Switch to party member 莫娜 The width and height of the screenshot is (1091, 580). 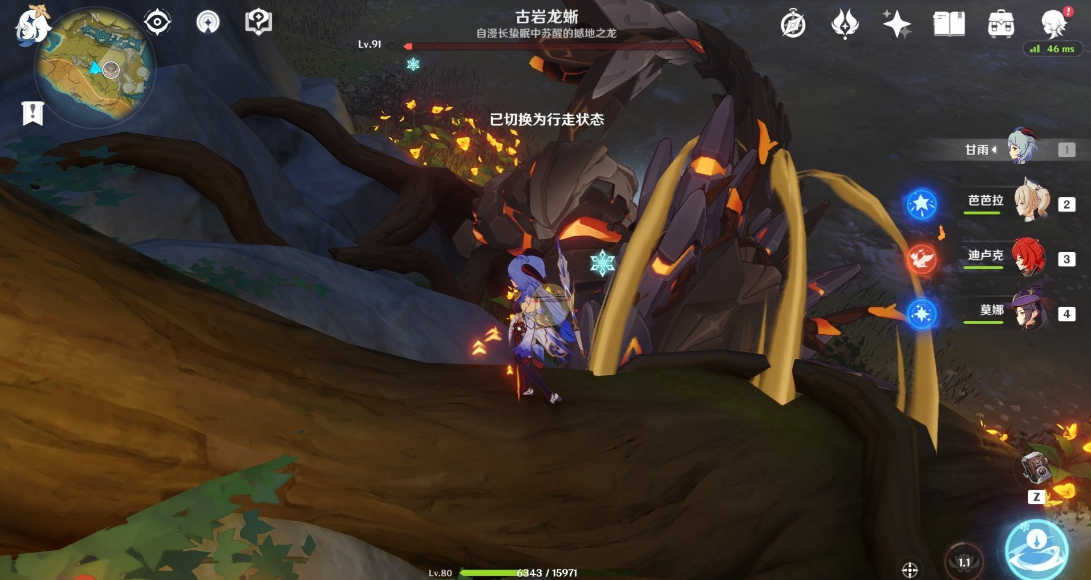pos(1030,311)
